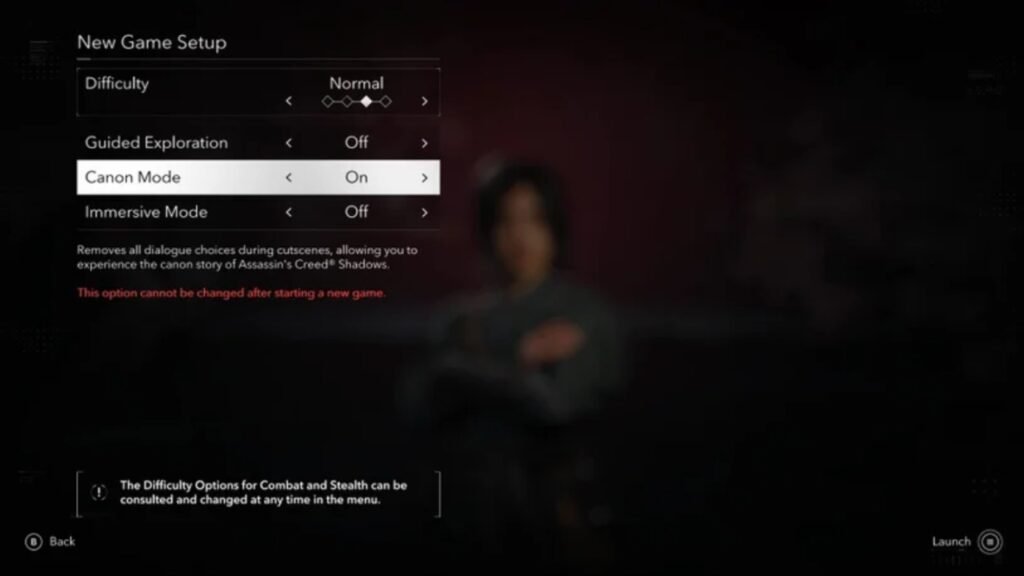Switch Canon Mode with its right arrow
This screenshot has height=576, width=1024.
pos(425,178)
